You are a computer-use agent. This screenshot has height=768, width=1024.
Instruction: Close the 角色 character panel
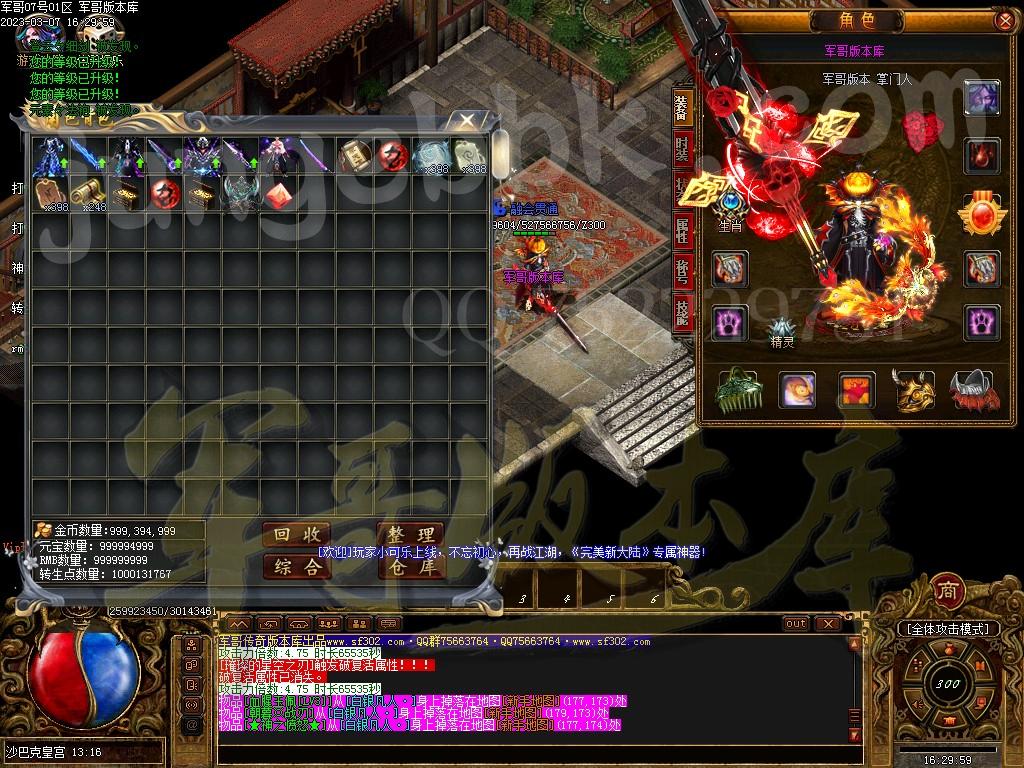point(1003,20)
